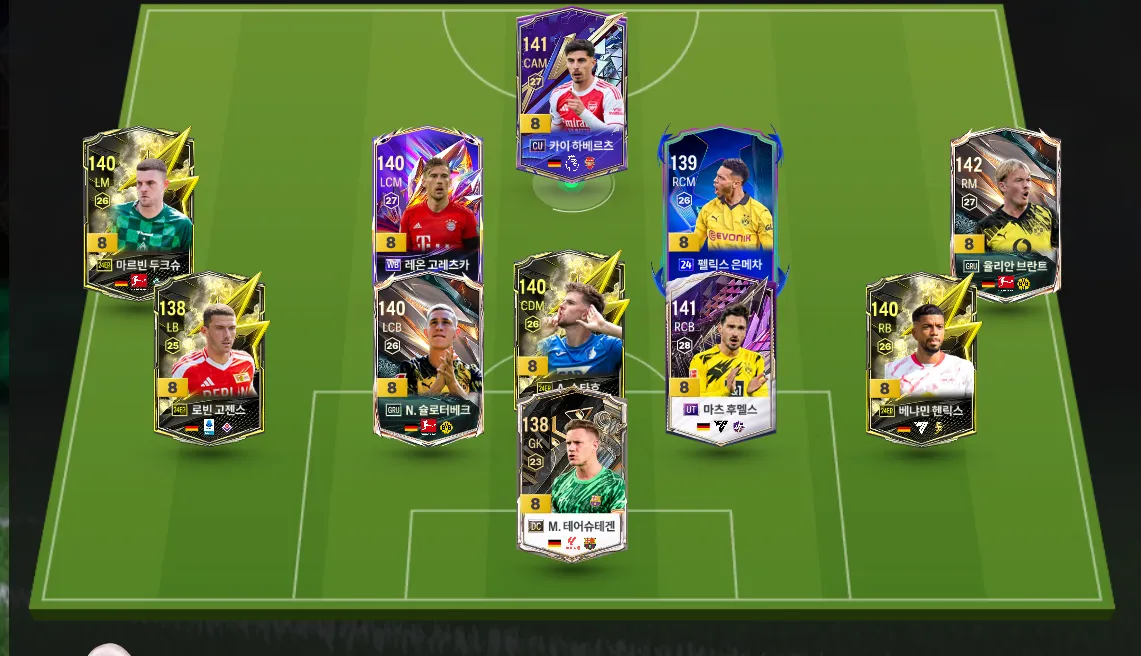Image resolution: width=1141 pixels, height=656 pixels.
Task: Choose the LCB card N. 슐로터베크
Action: click(428, 357)
